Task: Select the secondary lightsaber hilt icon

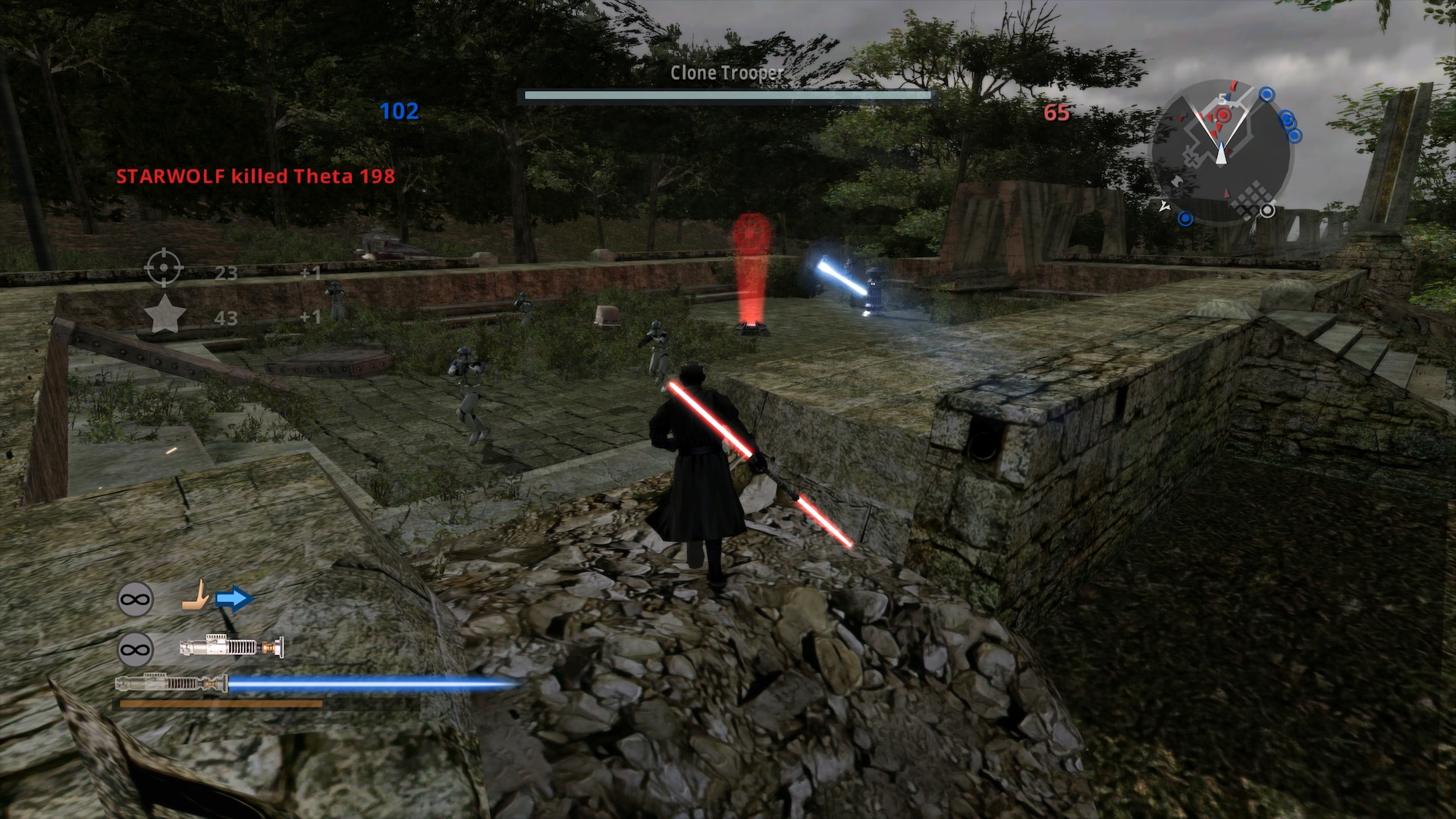Action: click(x=231, y=645)
